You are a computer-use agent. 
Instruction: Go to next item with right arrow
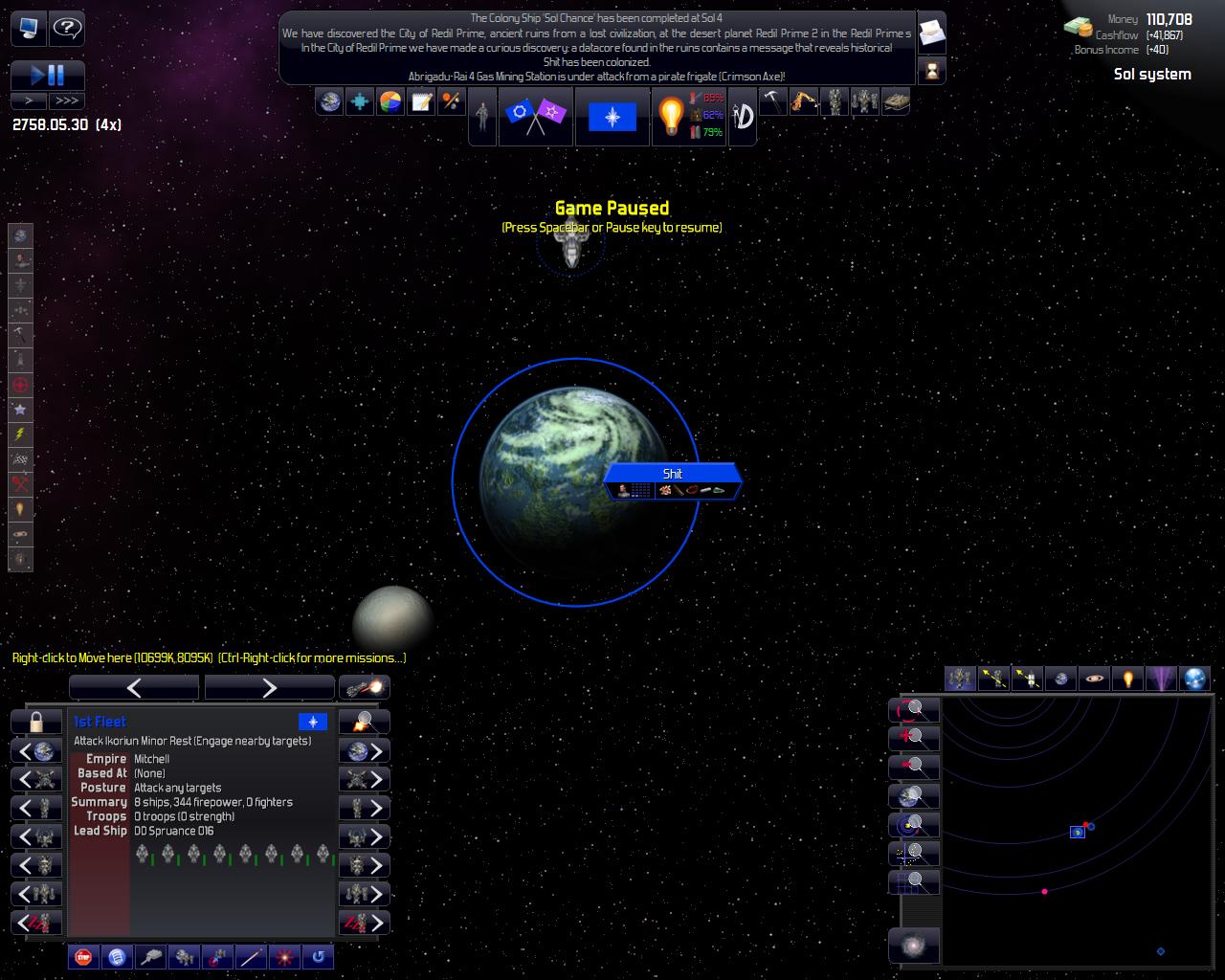[269, 687]
